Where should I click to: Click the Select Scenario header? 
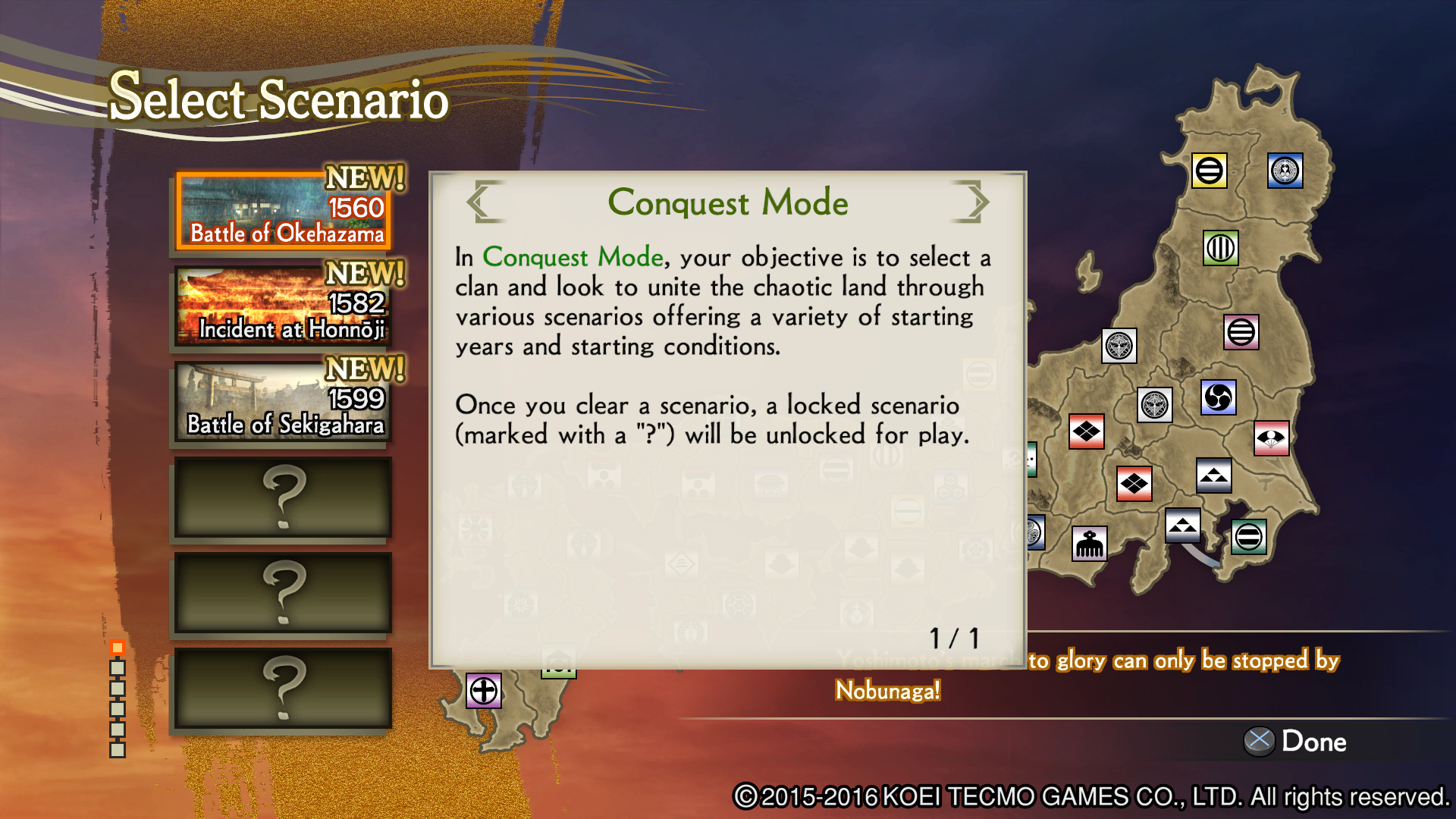(x=279, y=99)
